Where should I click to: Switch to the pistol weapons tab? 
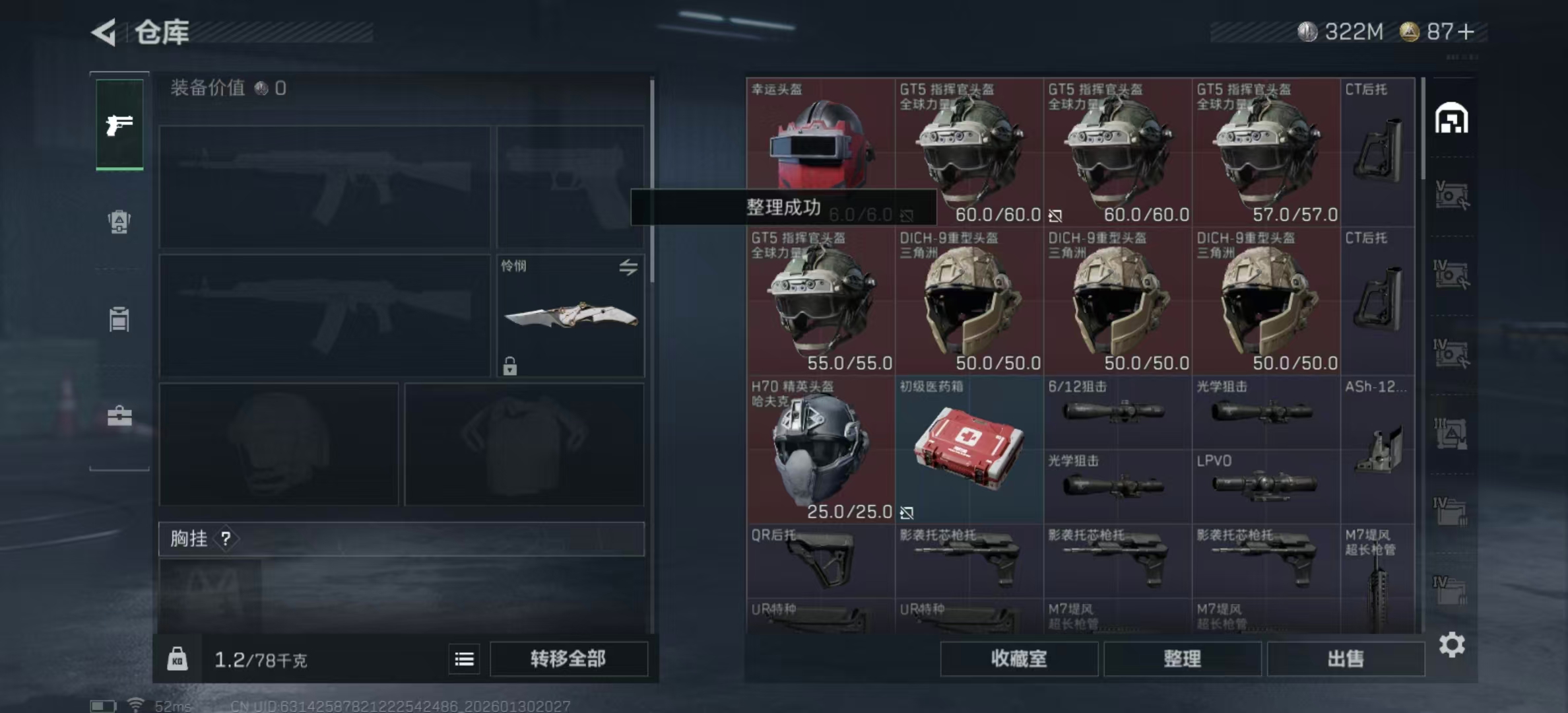point(119,124)
